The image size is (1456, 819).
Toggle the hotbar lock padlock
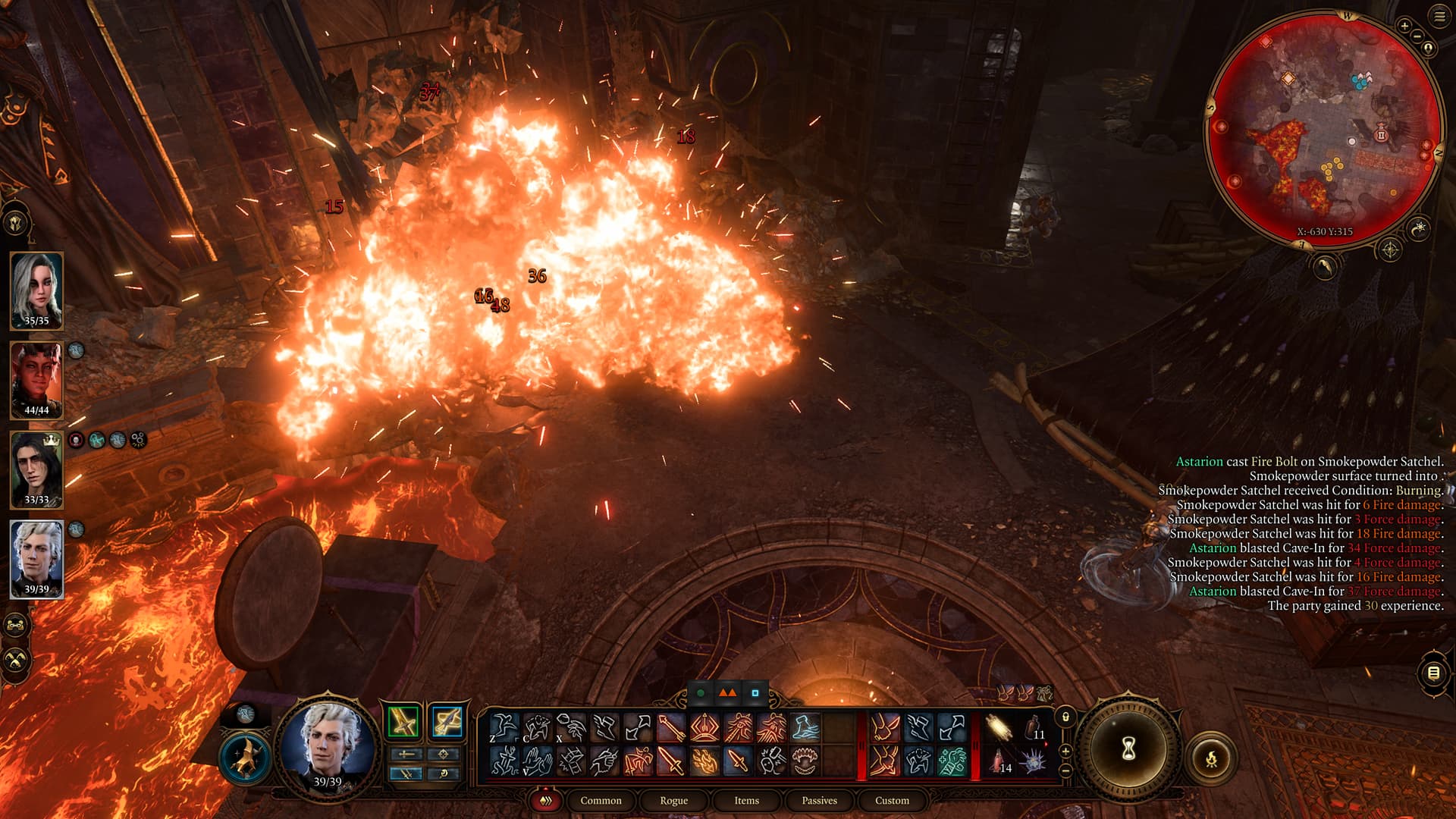tap(1065, 717)
